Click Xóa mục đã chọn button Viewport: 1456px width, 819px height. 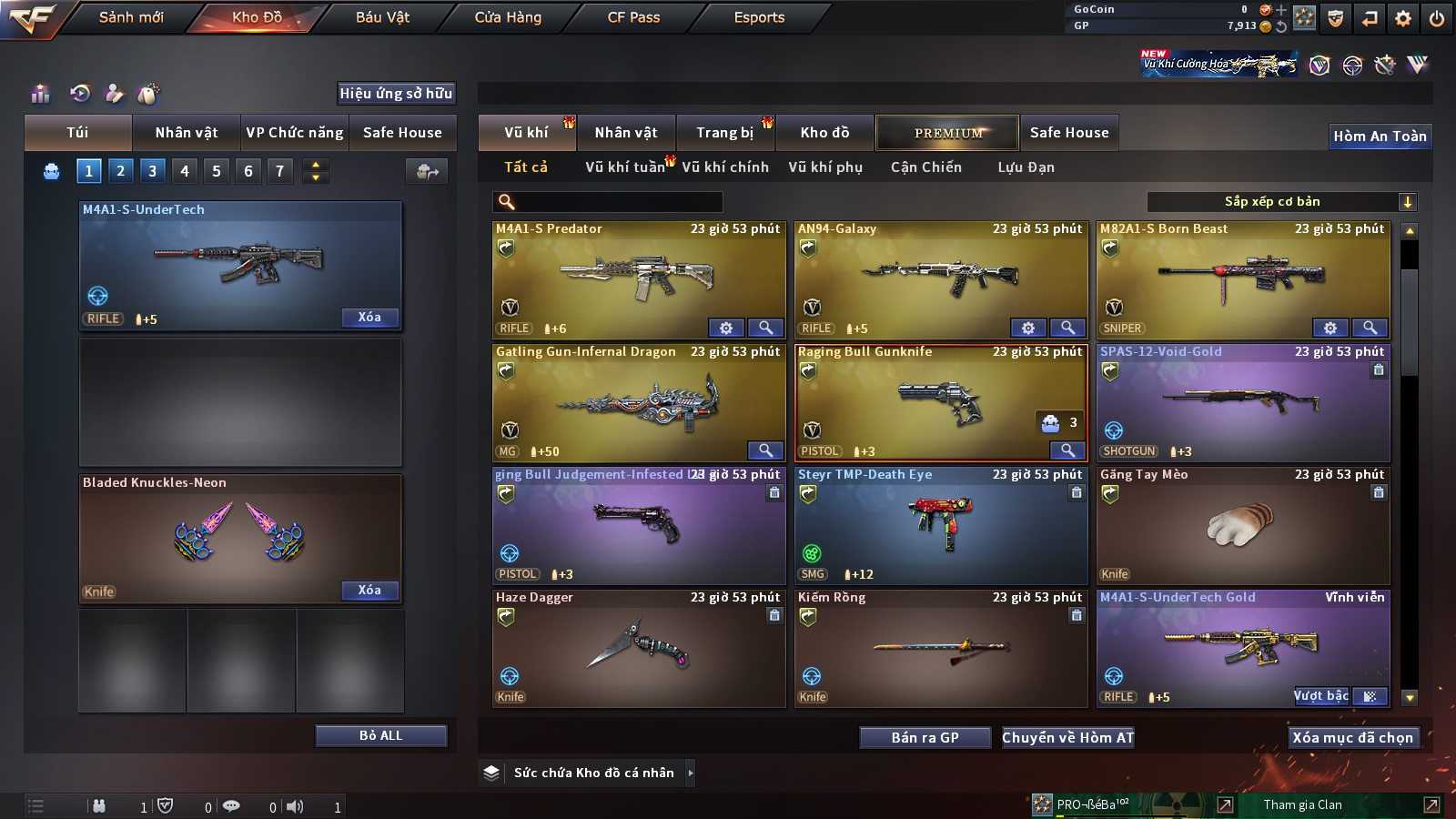click(x=1353, y=738)
